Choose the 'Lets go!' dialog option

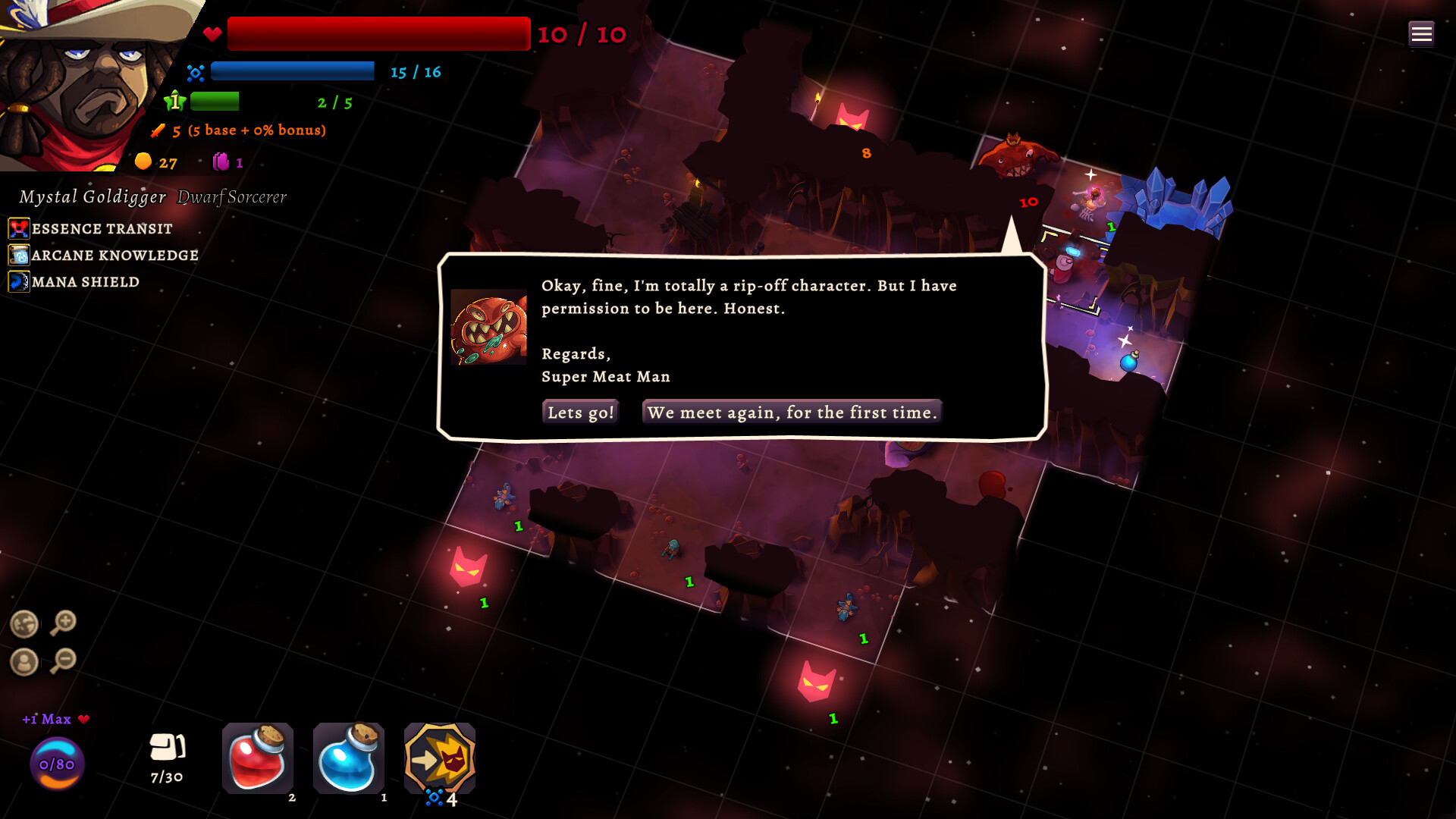click(579, 412)
